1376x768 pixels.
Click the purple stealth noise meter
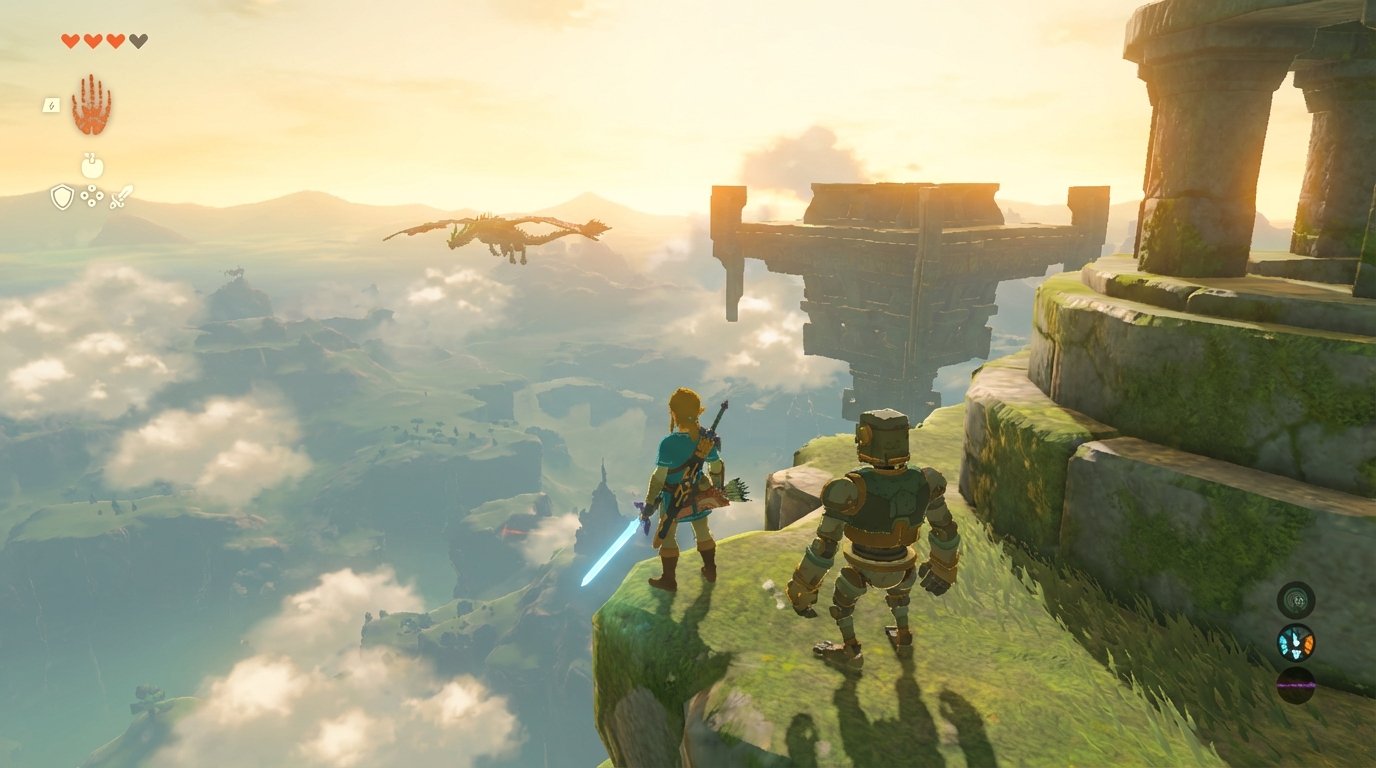click(1295, 685)
